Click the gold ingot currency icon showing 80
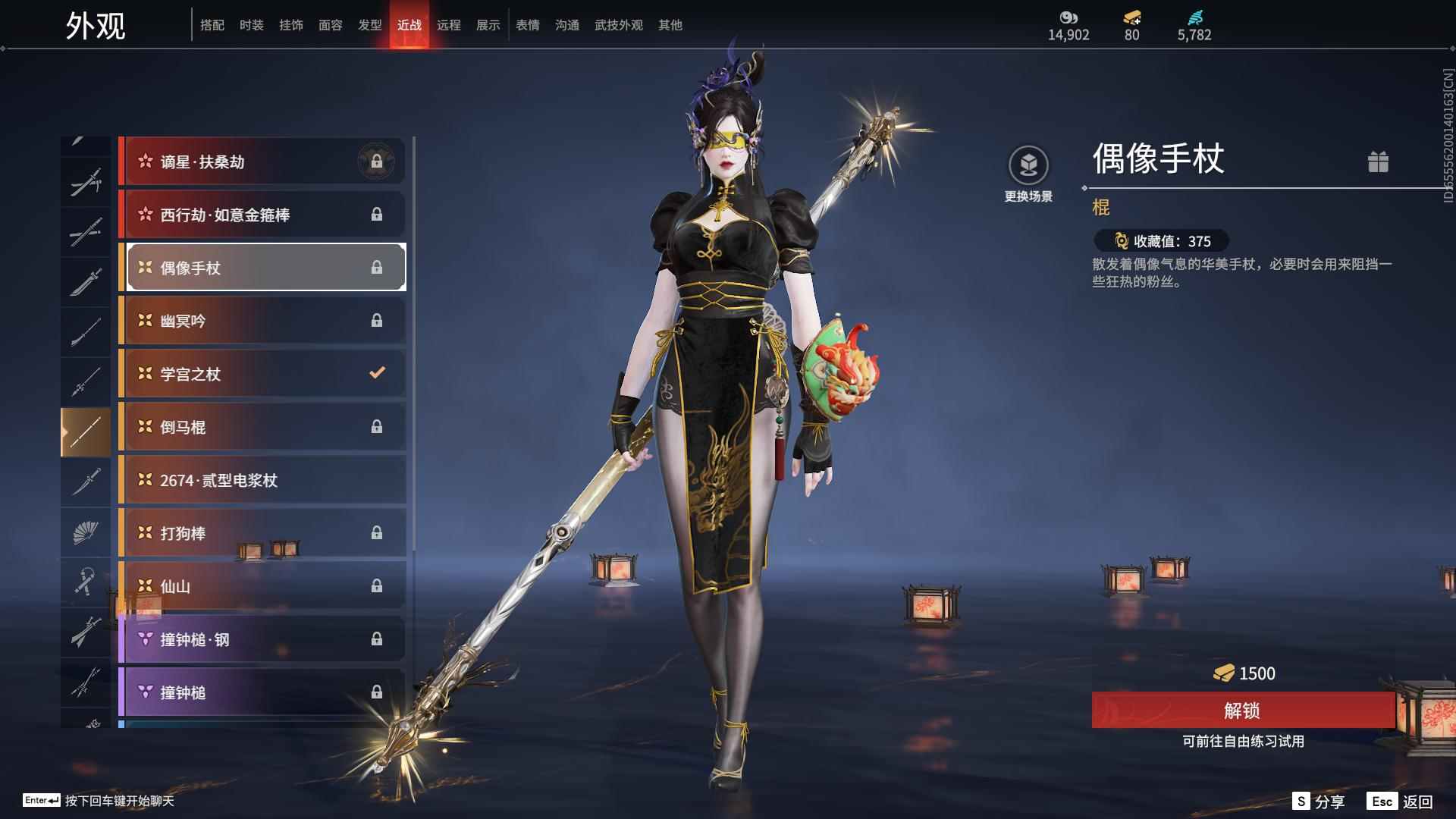The width and height of the screenshot is (1456, 819). [1129, 17]
